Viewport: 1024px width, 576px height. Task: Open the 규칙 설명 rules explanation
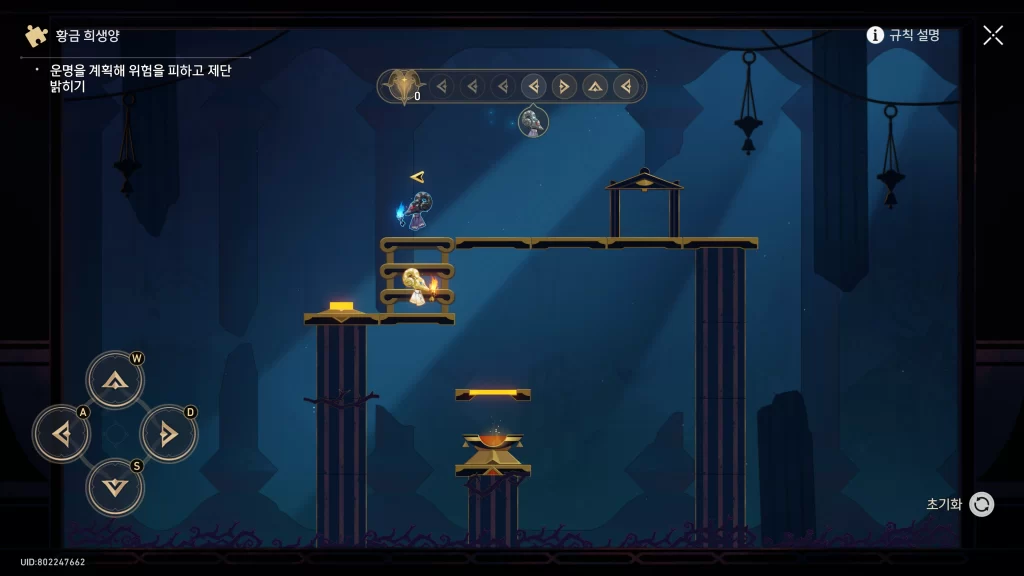click(903, 35)
